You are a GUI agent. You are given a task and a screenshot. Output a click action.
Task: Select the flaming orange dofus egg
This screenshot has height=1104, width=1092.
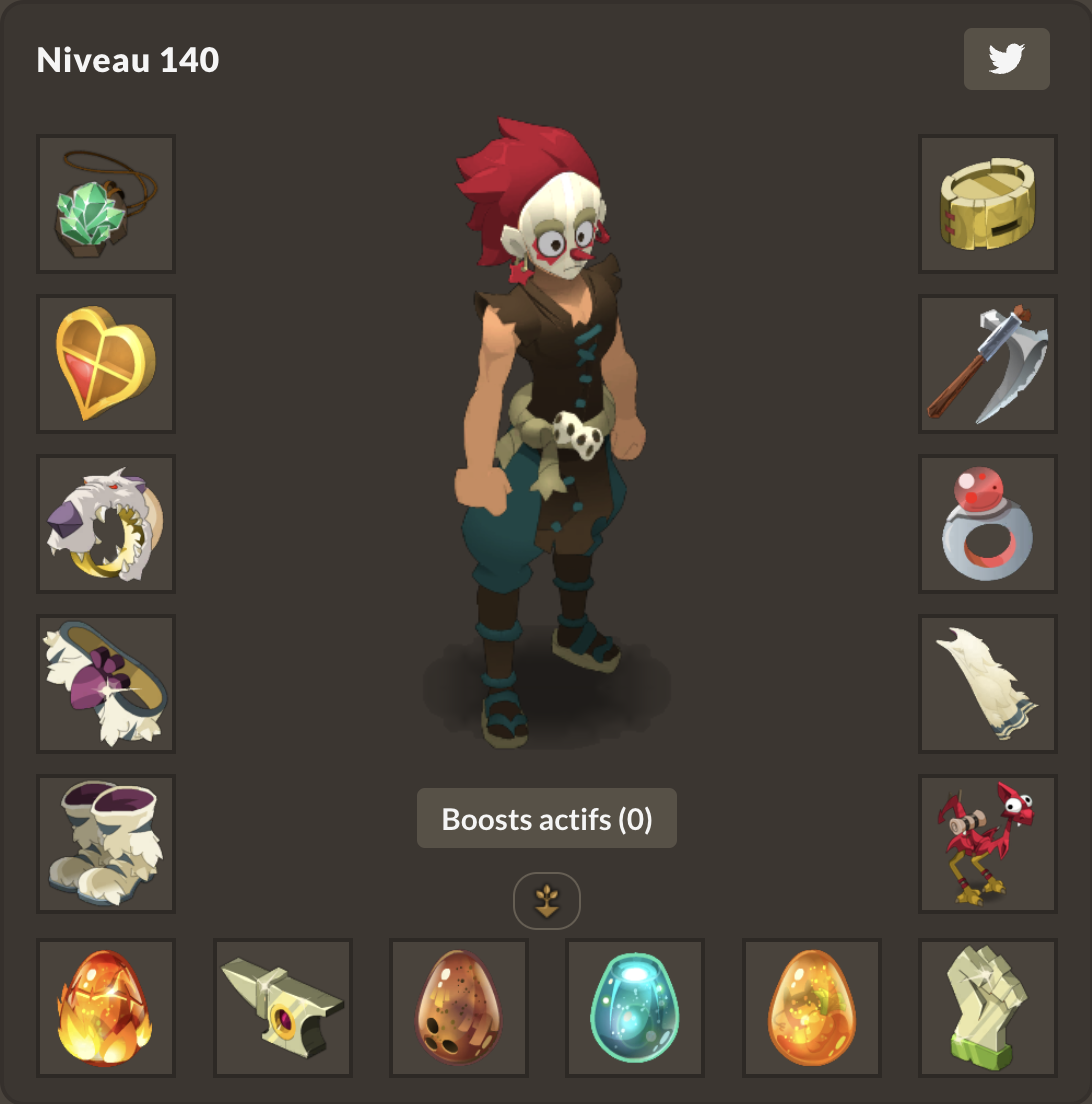point(106,1008)
